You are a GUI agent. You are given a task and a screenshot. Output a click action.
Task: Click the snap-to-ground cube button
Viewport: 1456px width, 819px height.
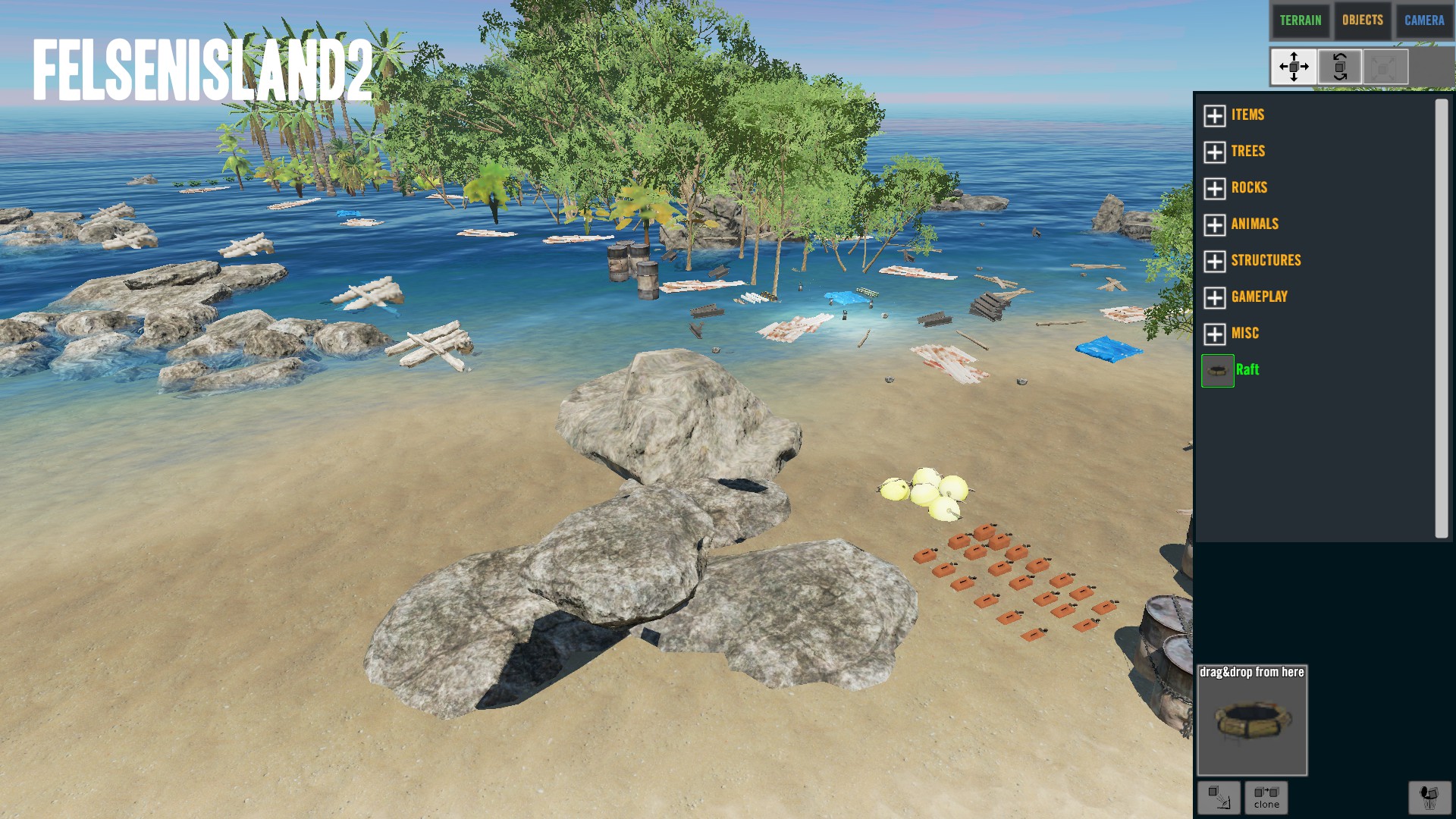click(x=1219, y=798)
